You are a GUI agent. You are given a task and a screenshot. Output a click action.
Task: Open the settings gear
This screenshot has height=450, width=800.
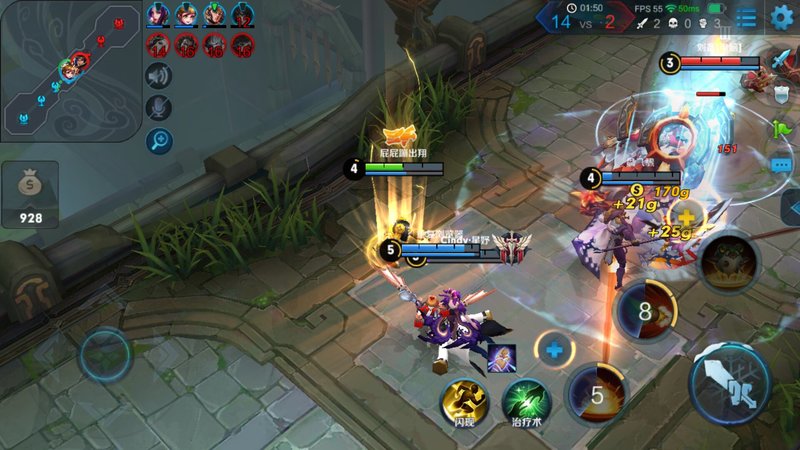(781, 16)
